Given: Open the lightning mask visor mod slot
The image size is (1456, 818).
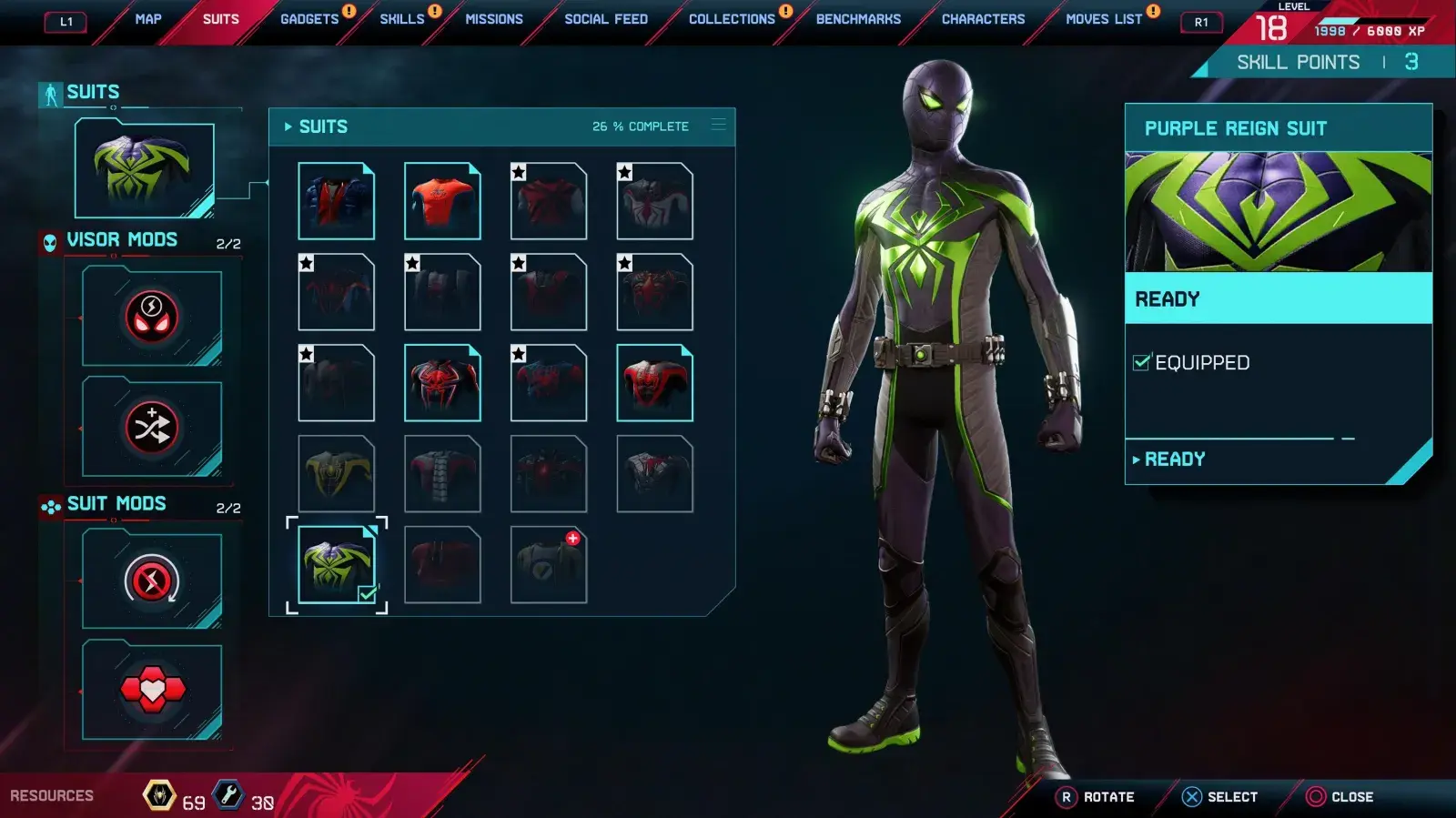Looking at the screenshot, I should click(x=152, y=317).
